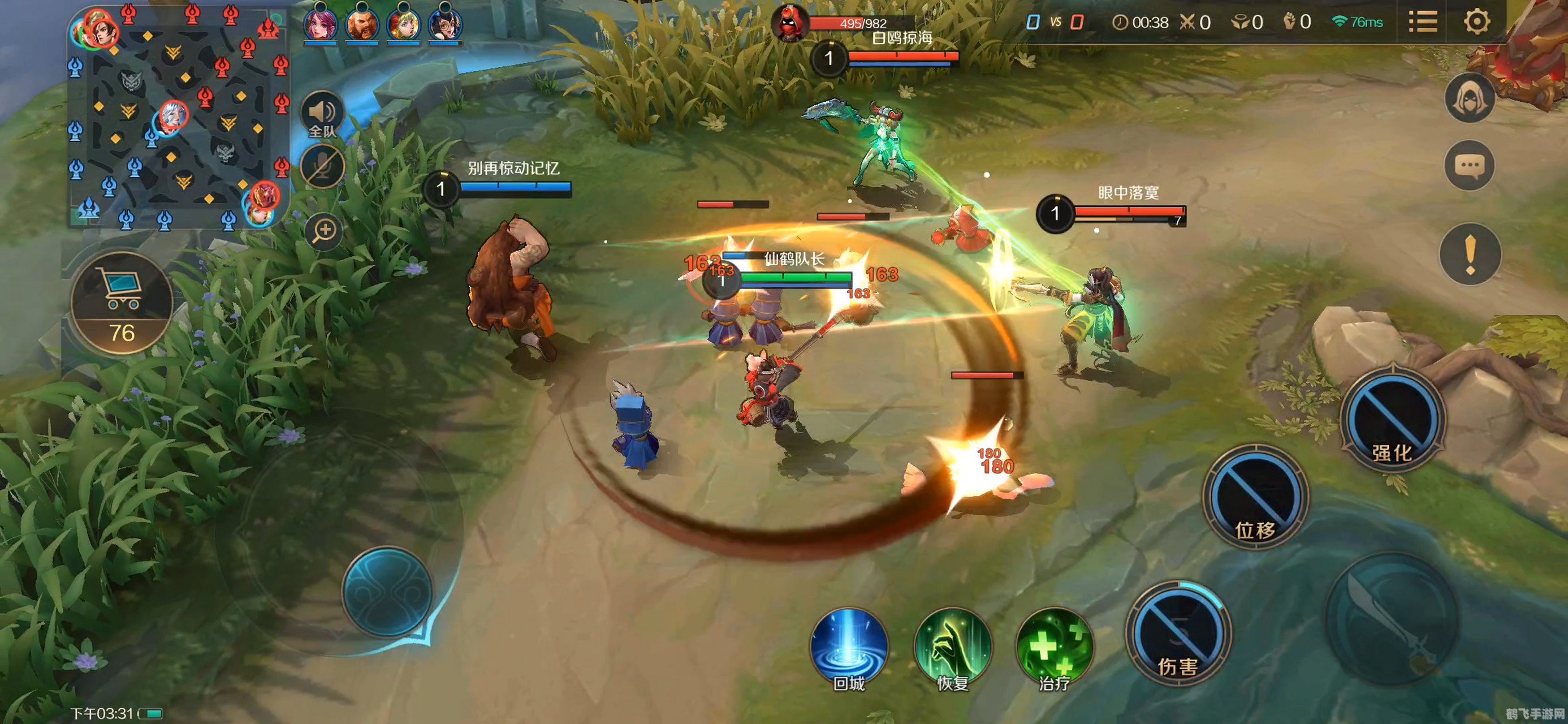The height and width of the screenshot is (724, 1568).
Task: Send the exclamation alert signal
Action: point(1470,254)
